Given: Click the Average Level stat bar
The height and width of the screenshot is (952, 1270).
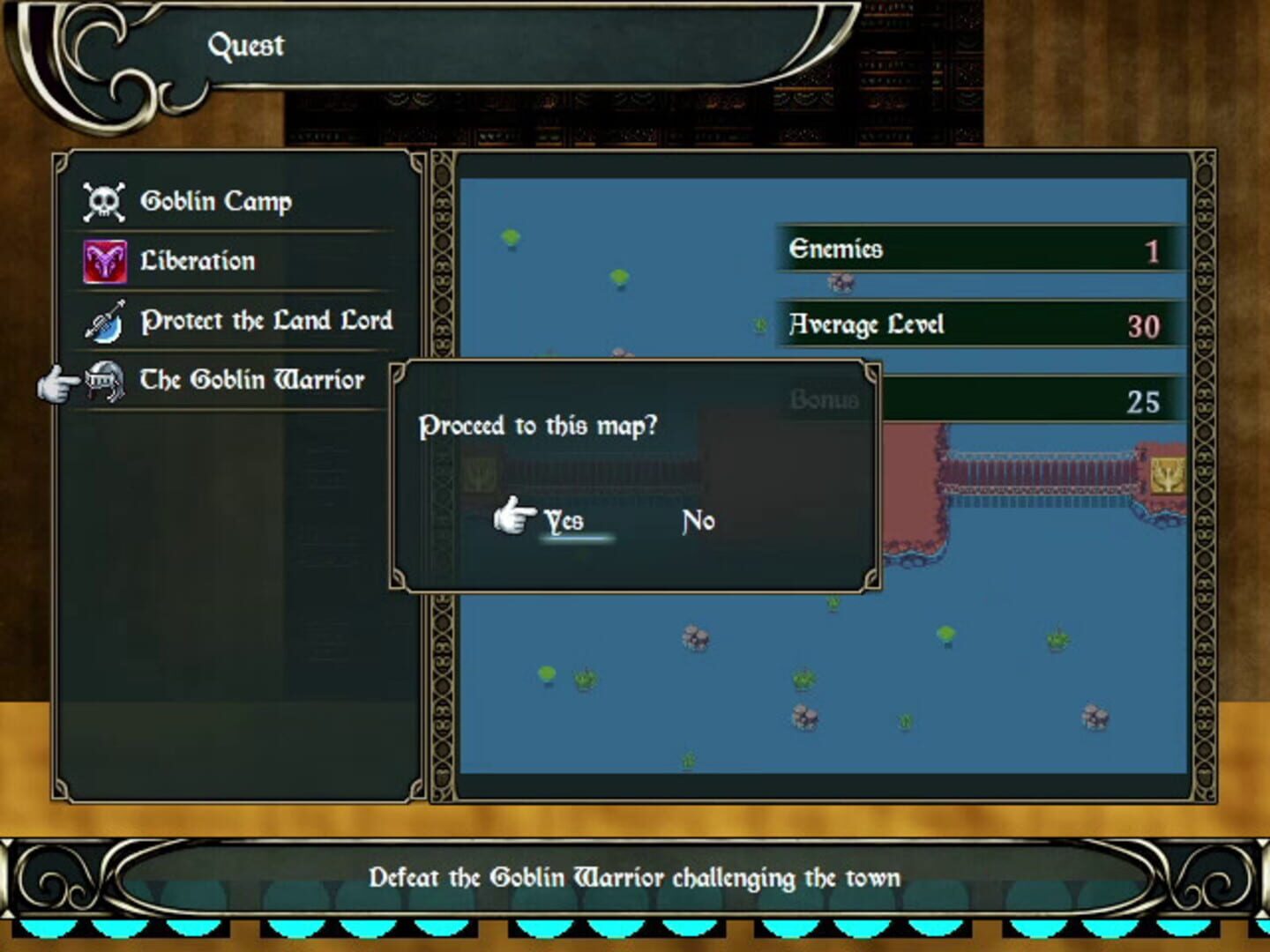Looking at the screenshot, I should click(x=975, y=325).
